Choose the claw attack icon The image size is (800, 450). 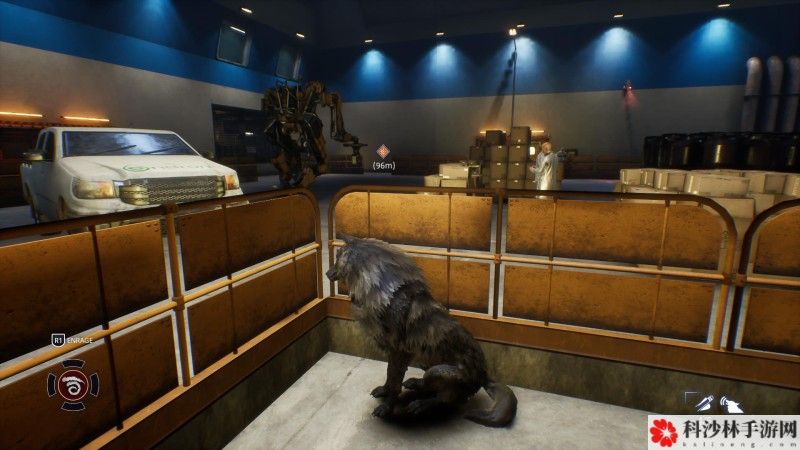click(703, 403)
